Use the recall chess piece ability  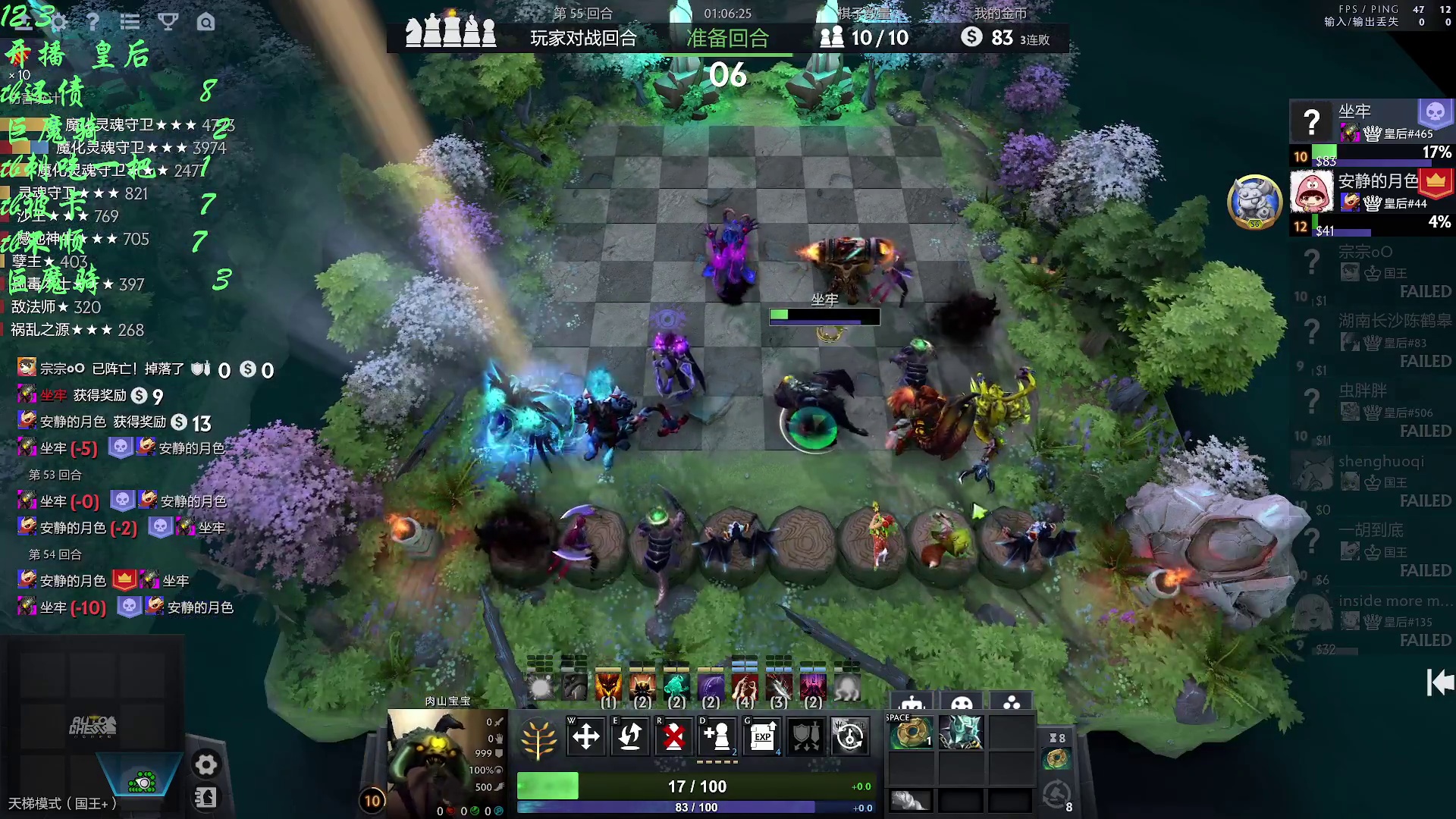click(629, 736)
